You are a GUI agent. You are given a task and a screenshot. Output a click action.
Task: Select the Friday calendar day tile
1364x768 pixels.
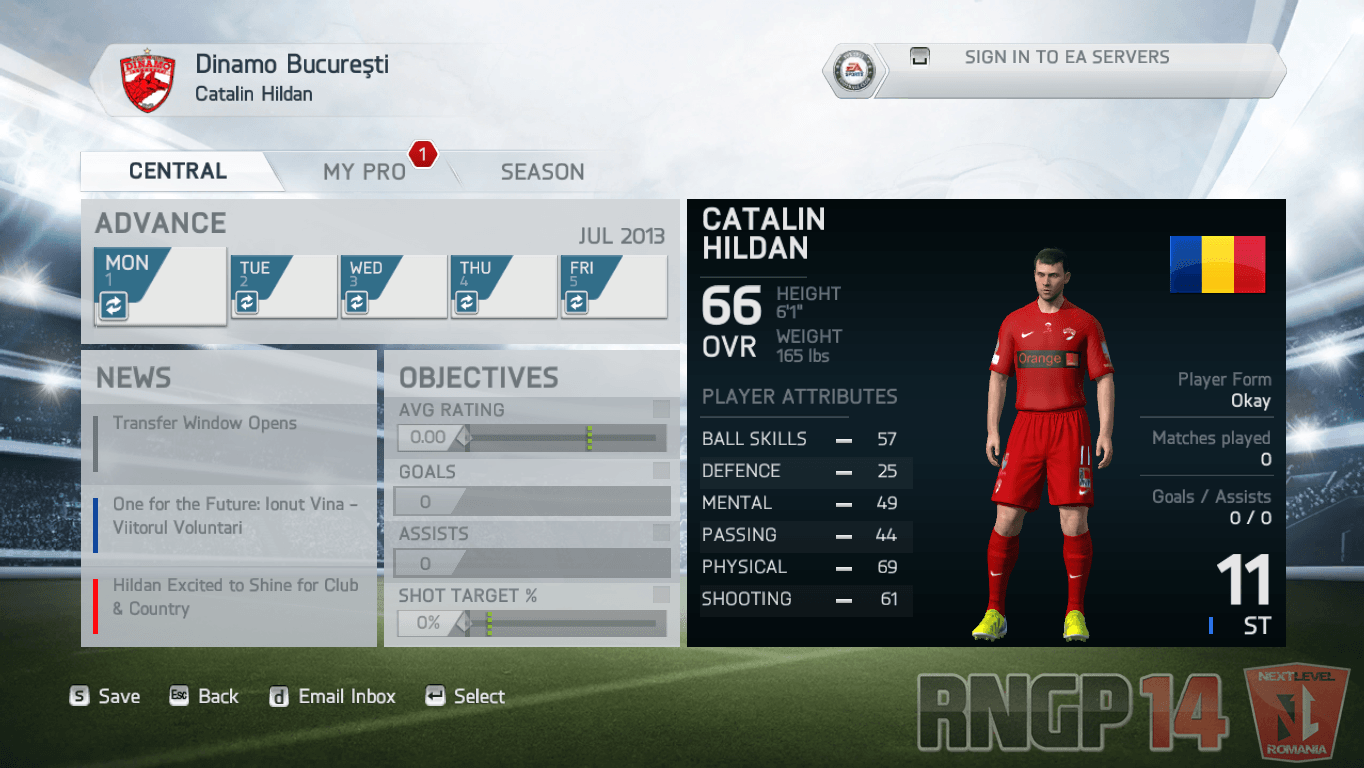coord(614,287)
